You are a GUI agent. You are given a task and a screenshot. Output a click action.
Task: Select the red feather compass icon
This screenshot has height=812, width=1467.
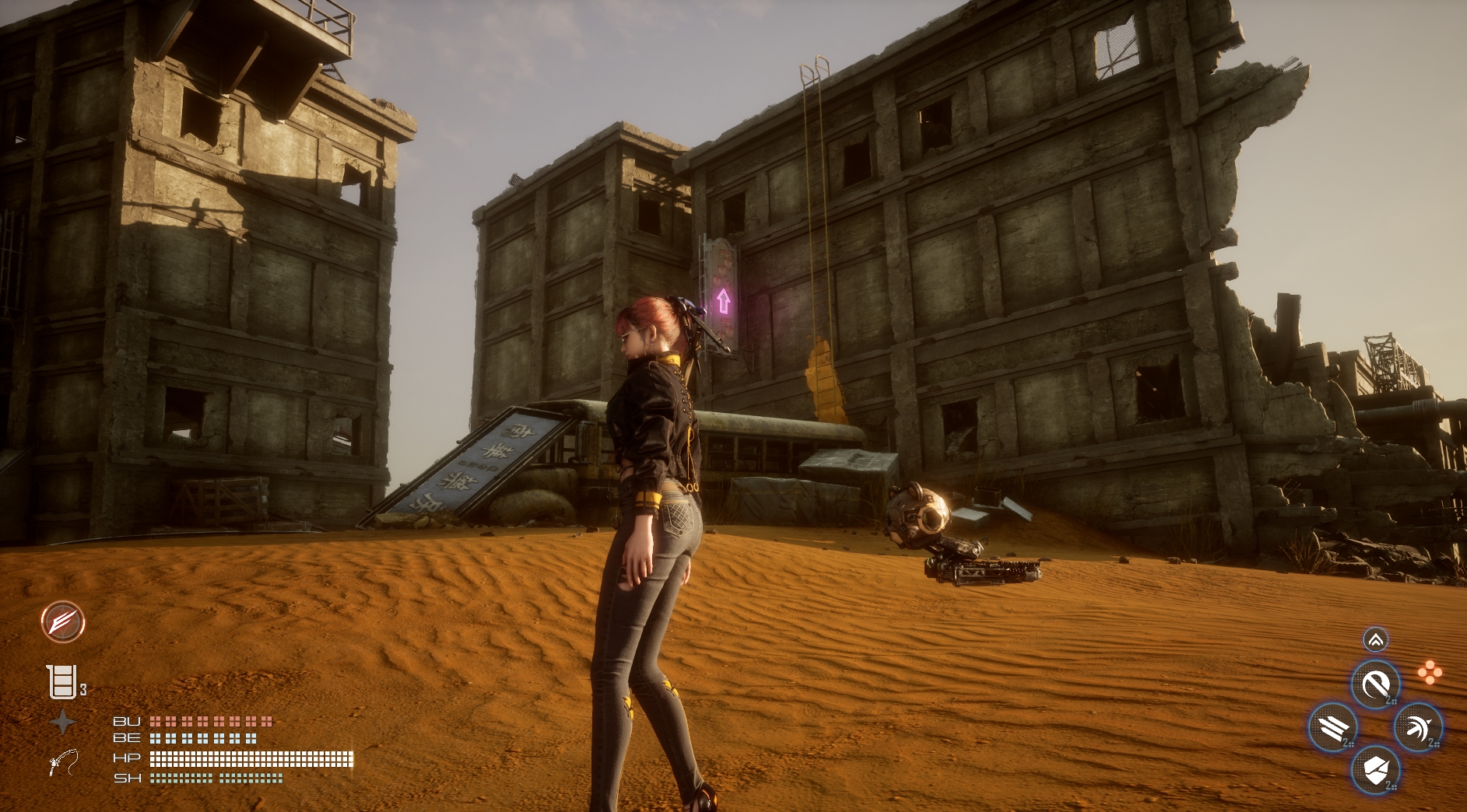click(62, 622)
